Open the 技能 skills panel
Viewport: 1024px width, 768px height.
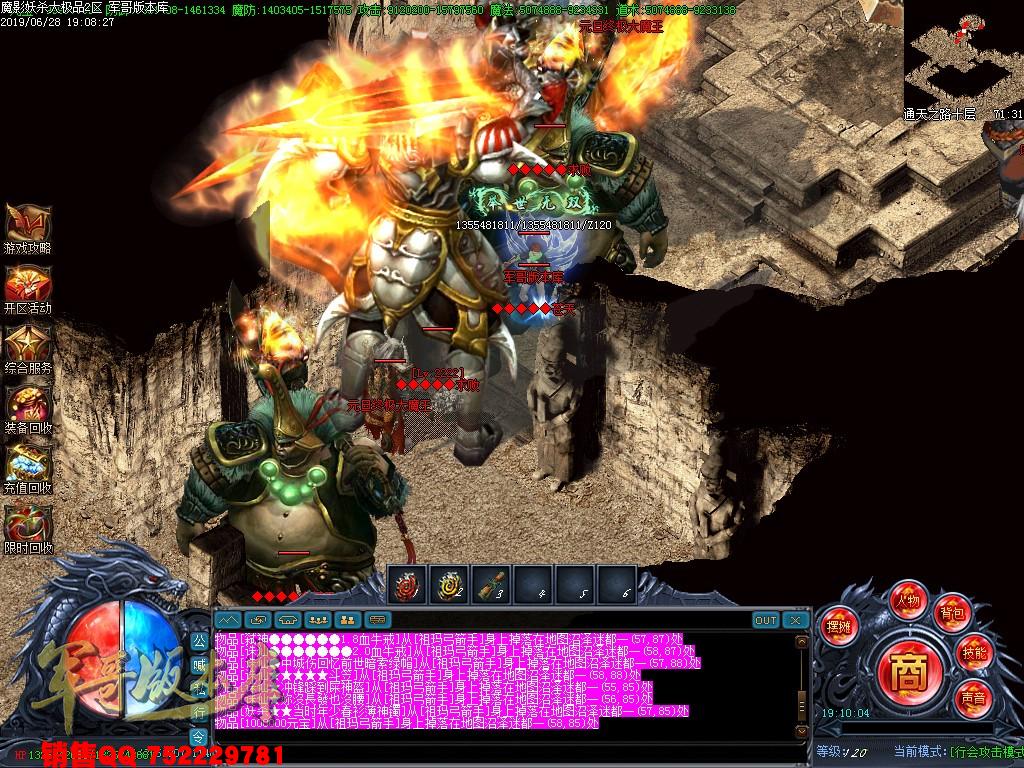point(974,652)
